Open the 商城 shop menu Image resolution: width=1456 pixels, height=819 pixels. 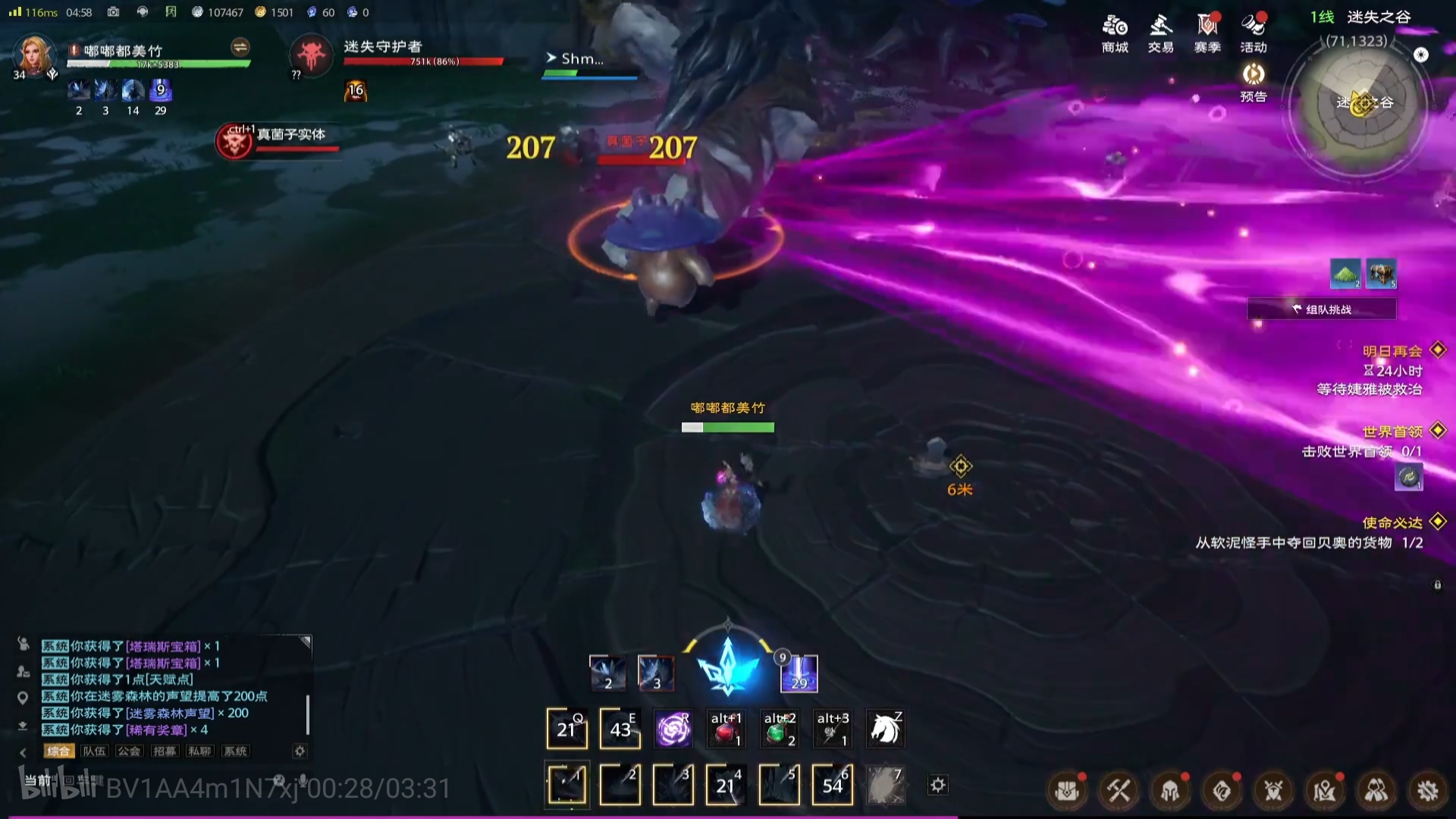1115,33
